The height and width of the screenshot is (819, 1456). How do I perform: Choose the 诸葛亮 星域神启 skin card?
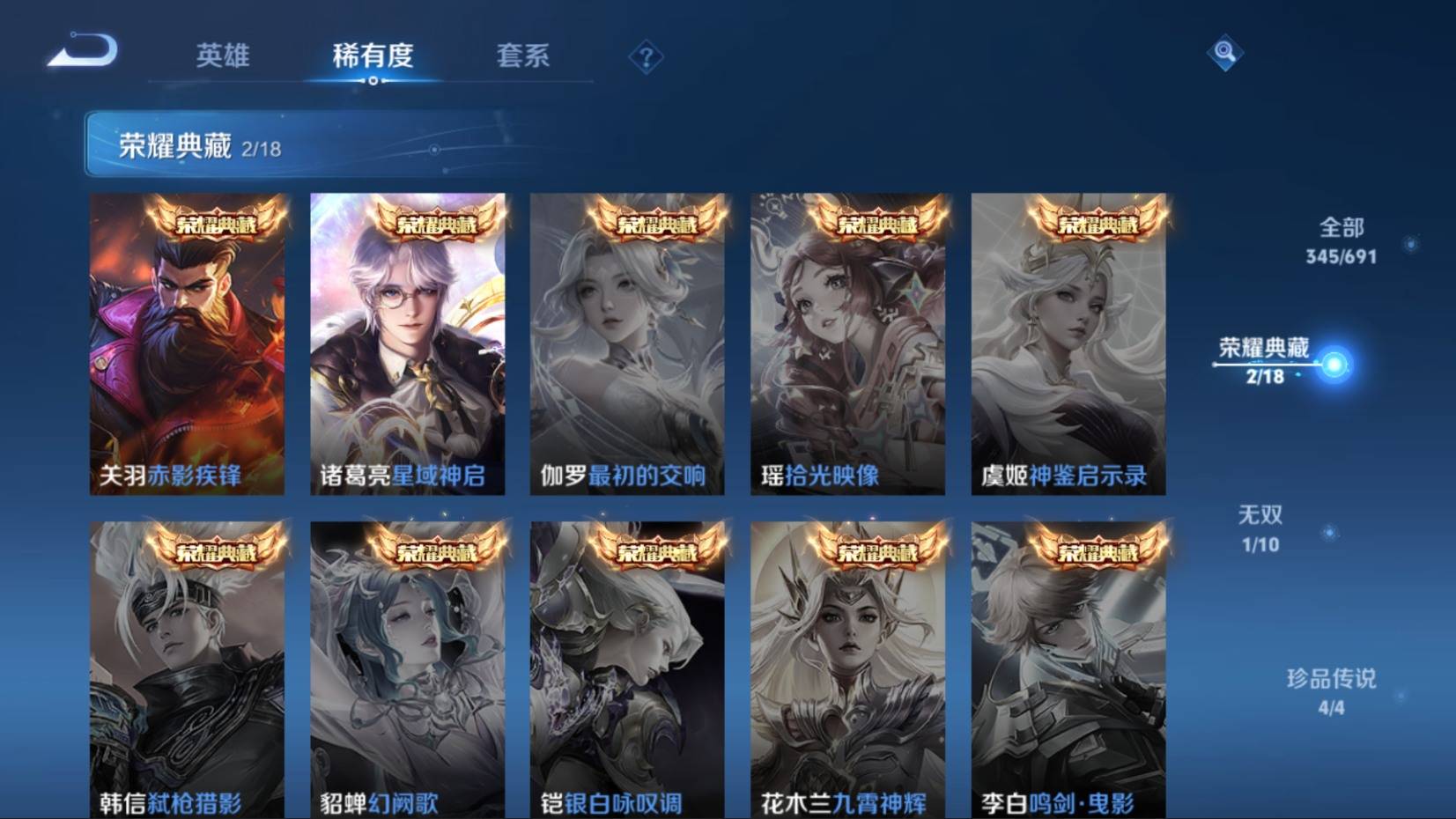coord(407,343)
